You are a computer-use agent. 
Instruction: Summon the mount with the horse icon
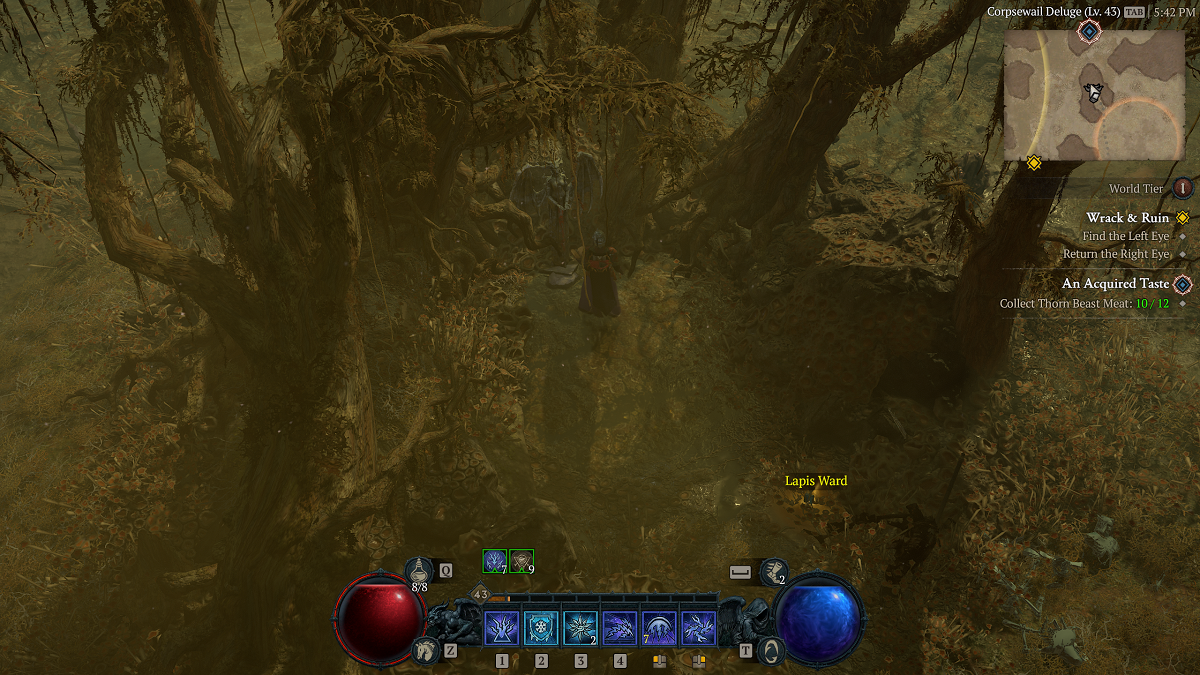pyautogui.click(x=426, y=650)
